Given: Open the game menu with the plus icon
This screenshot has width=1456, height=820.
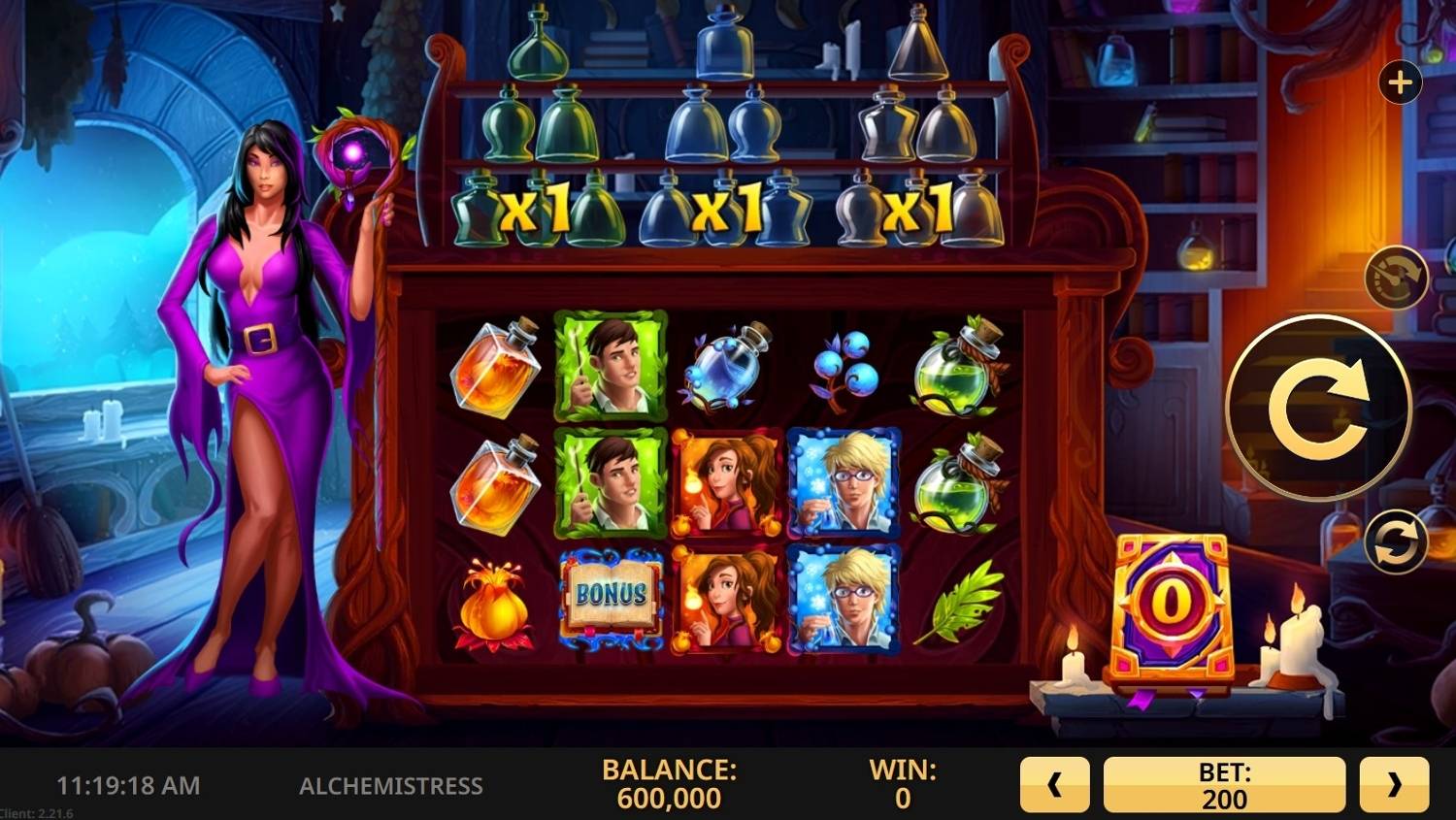Looking at the screenshot, I should click(x=1399, y=82).
